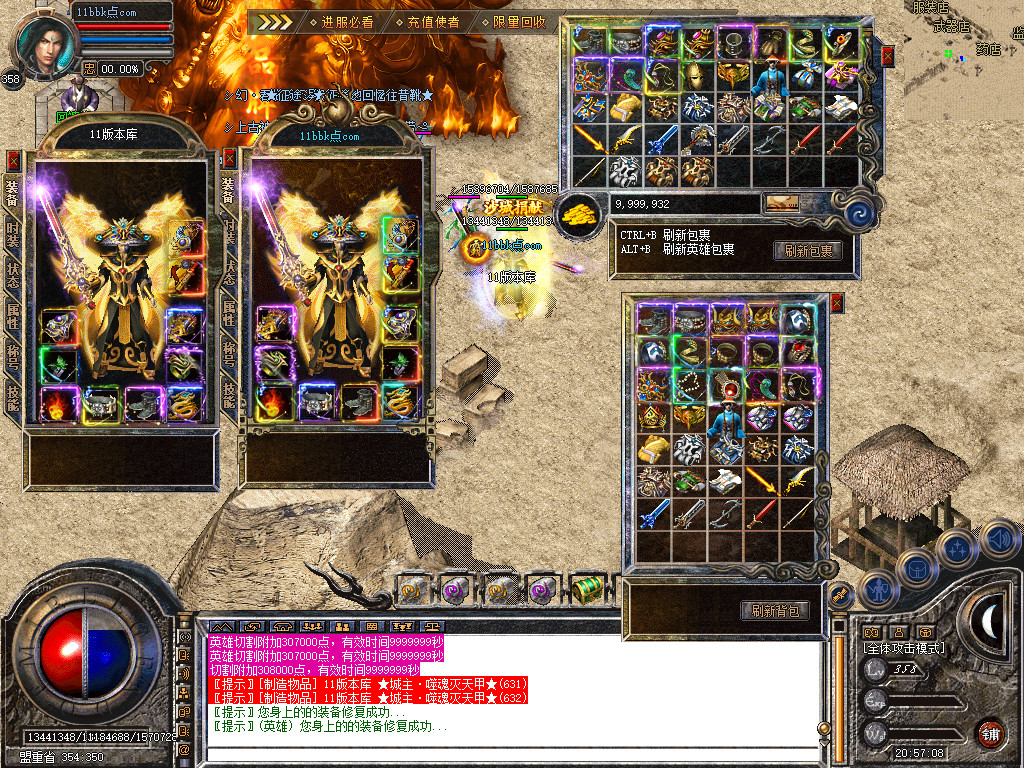Click the 刷新包裹 button
Image resolution: width=1024 pixels, height=768 pixels.
(807, 251)
